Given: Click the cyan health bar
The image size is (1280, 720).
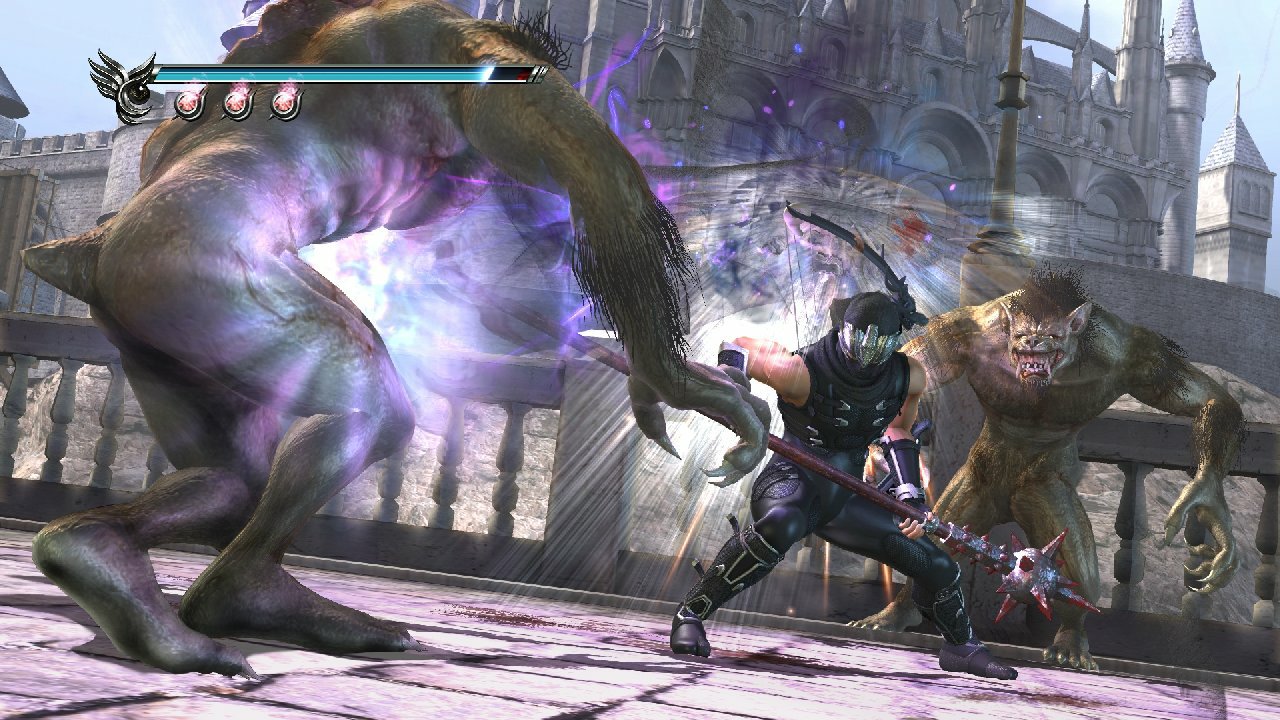Looking at the screenshot, I should click(330, 73).
